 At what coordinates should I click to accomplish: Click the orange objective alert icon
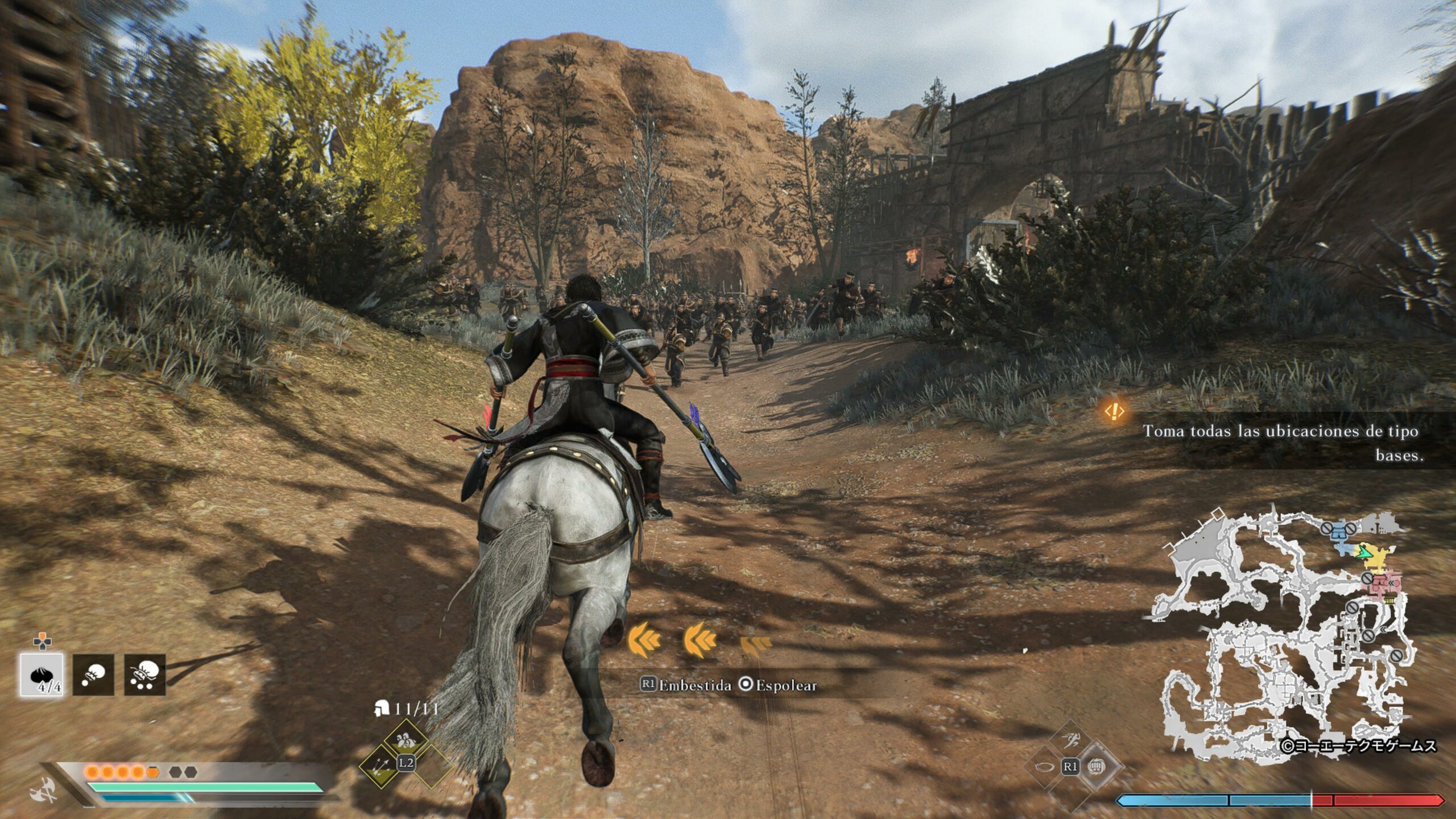click(1114, 411)
